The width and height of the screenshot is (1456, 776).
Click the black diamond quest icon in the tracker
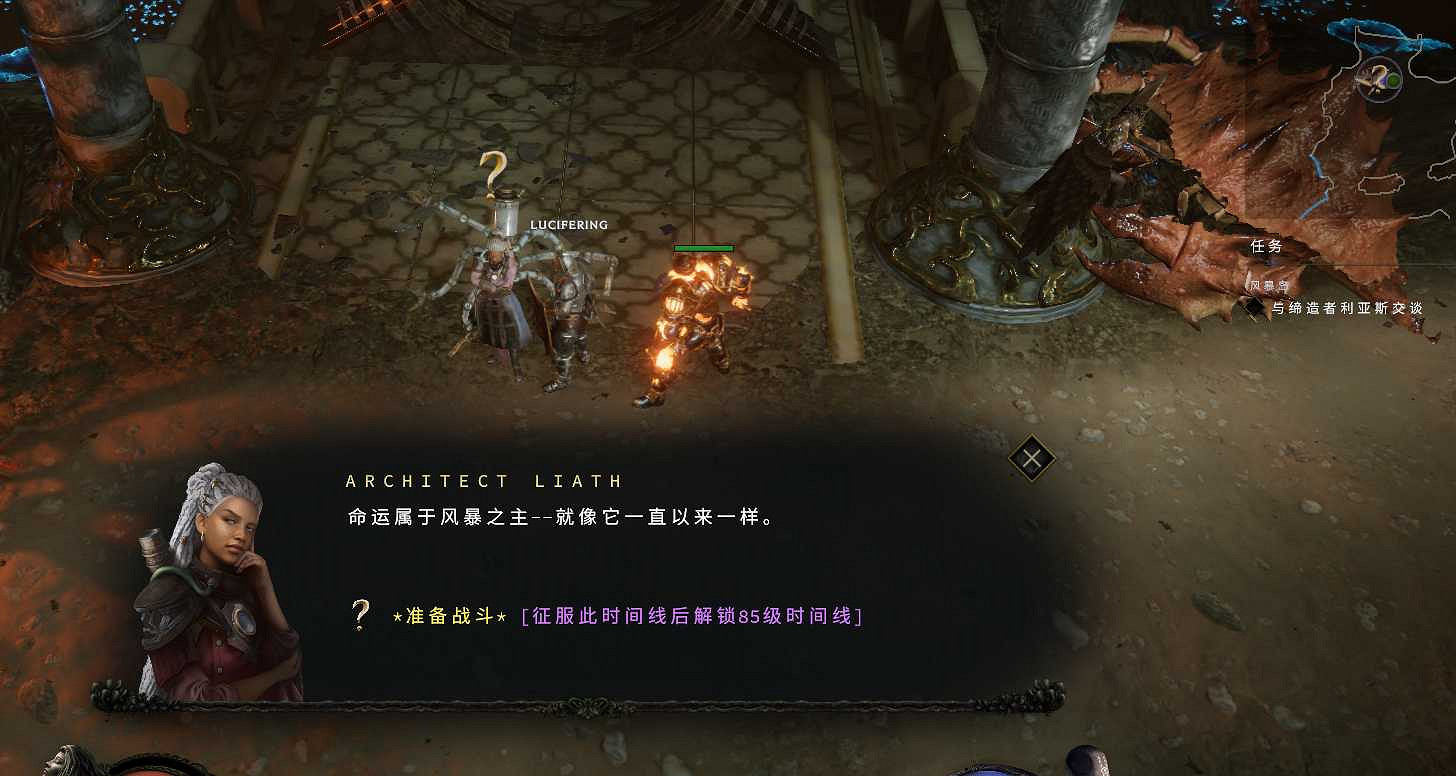tap(1256, 310)
